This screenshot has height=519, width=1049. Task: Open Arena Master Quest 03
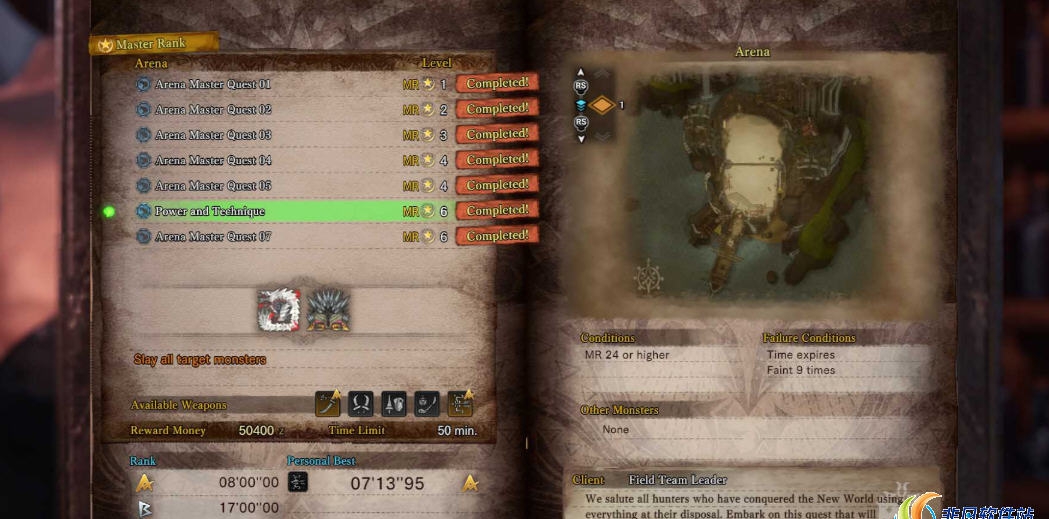pos(213,135)
